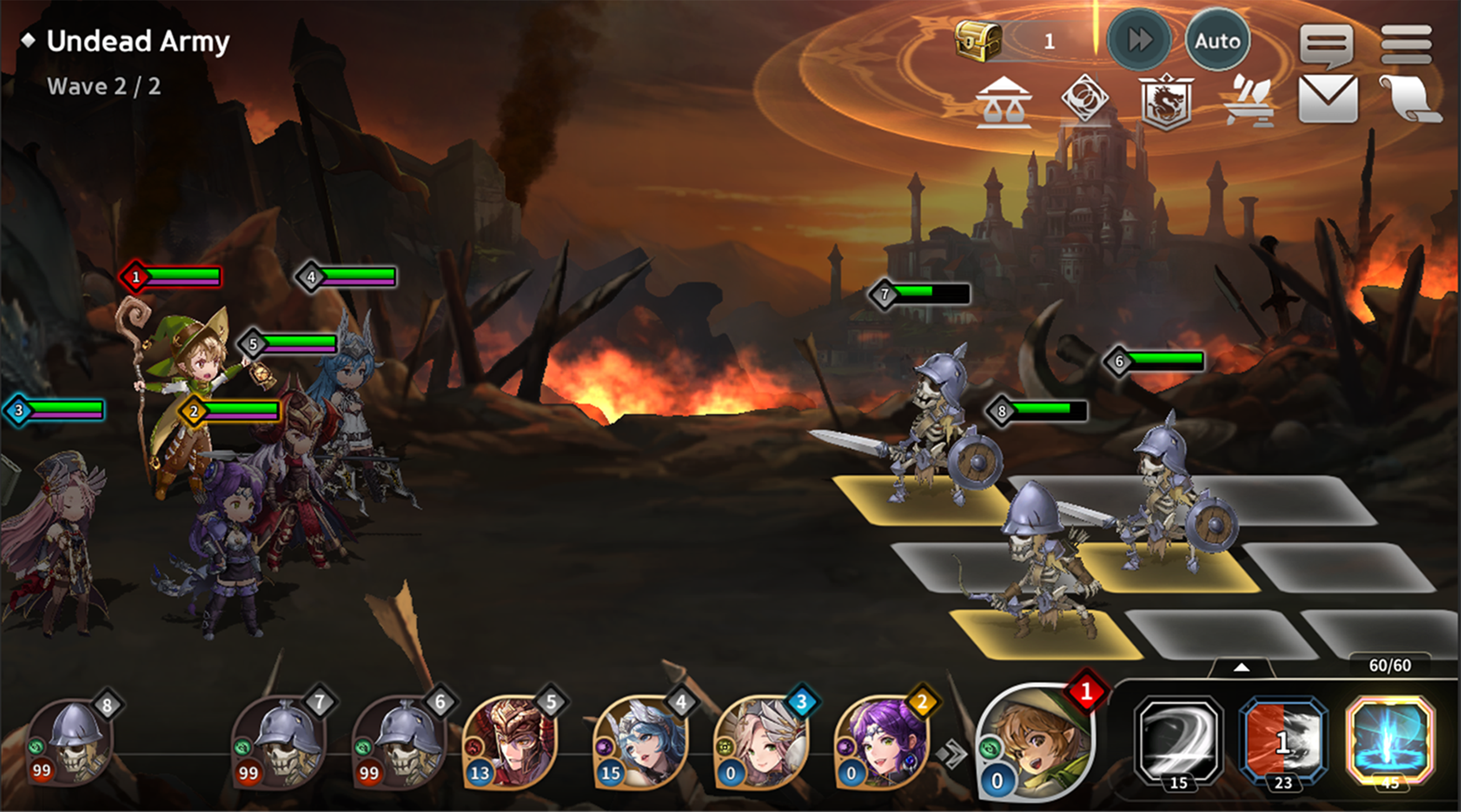Image resolution: width=1461 pixels, height=812 pixels.
Task: Activate the glowing blue light burst skill
Action: tap(1390, 741)
